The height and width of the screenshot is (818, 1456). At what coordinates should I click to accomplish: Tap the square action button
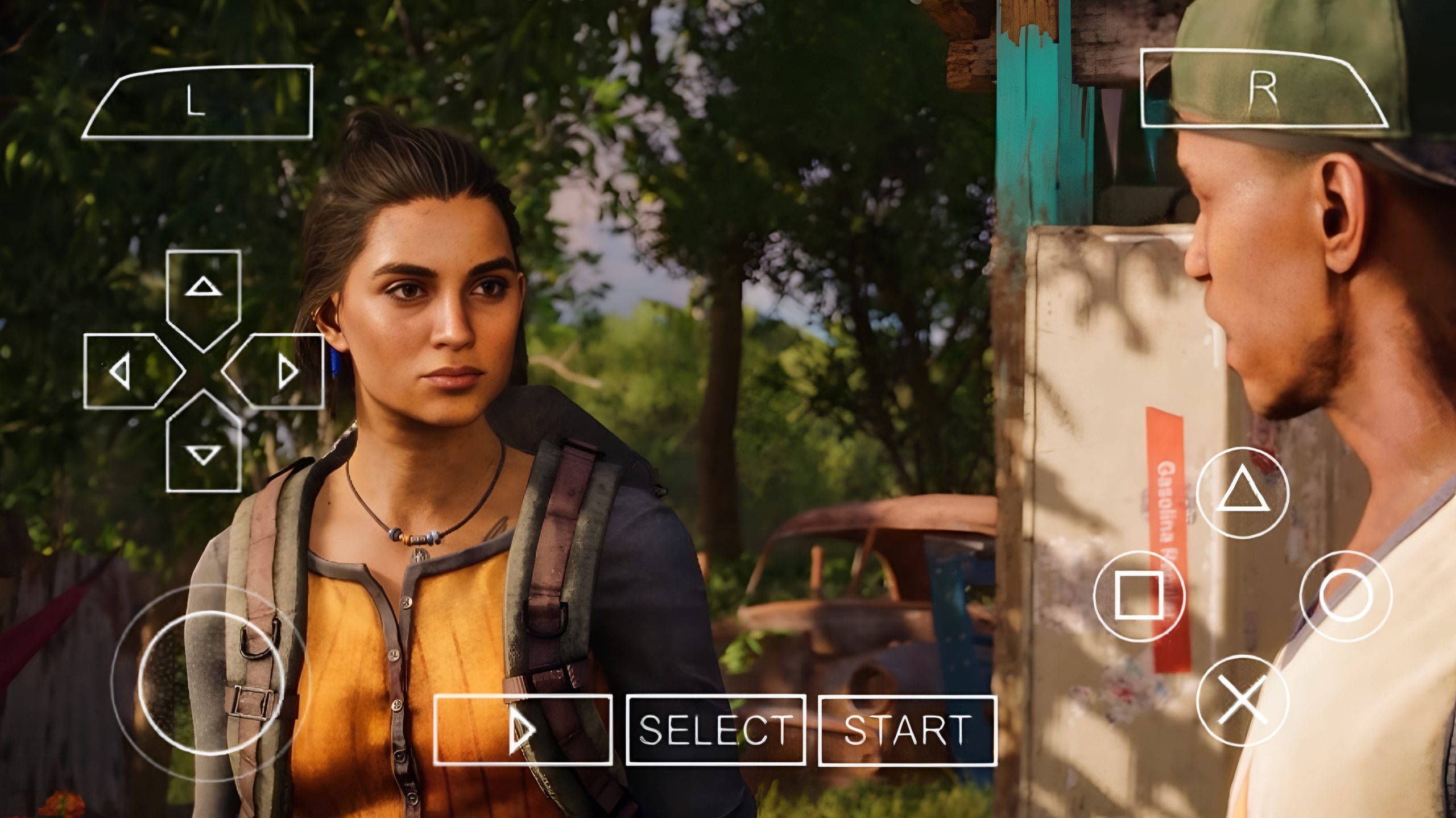pyautogui.click(x=1139, y=596)
